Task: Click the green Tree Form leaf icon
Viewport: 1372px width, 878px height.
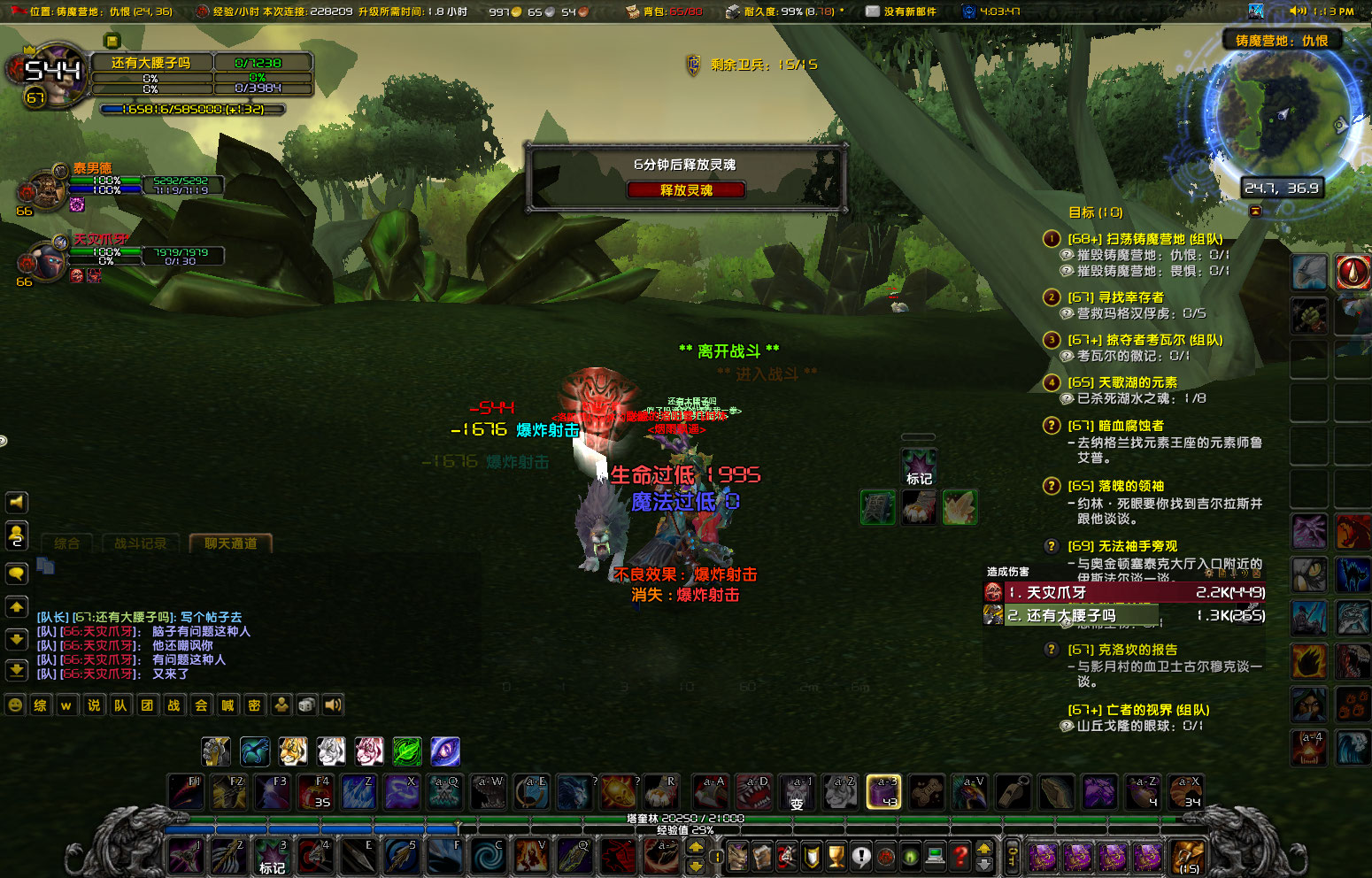Action: (408, 751)
